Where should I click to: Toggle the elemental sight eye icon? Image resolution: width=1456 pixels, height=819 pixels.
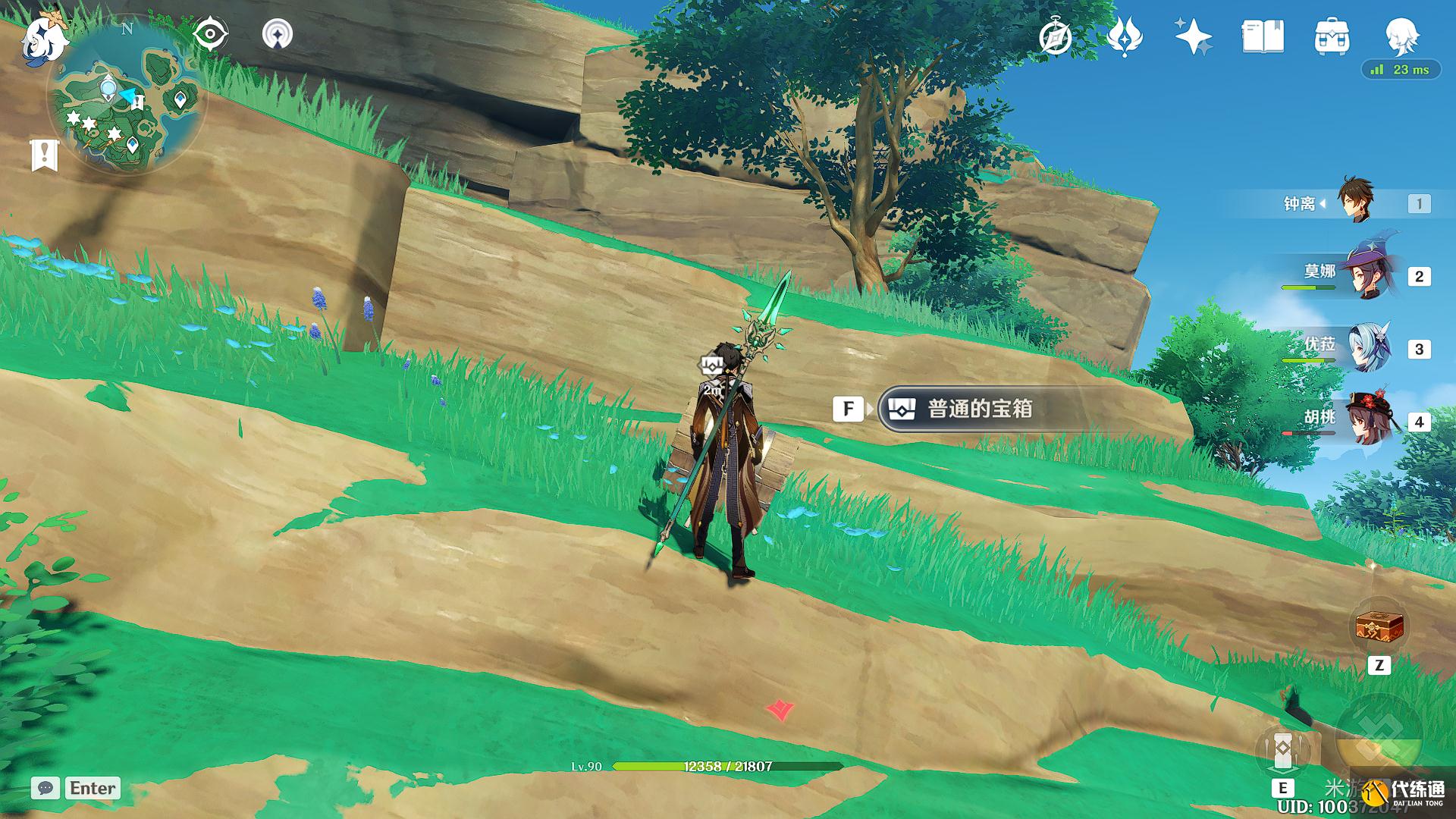click(x=210, y=35)
